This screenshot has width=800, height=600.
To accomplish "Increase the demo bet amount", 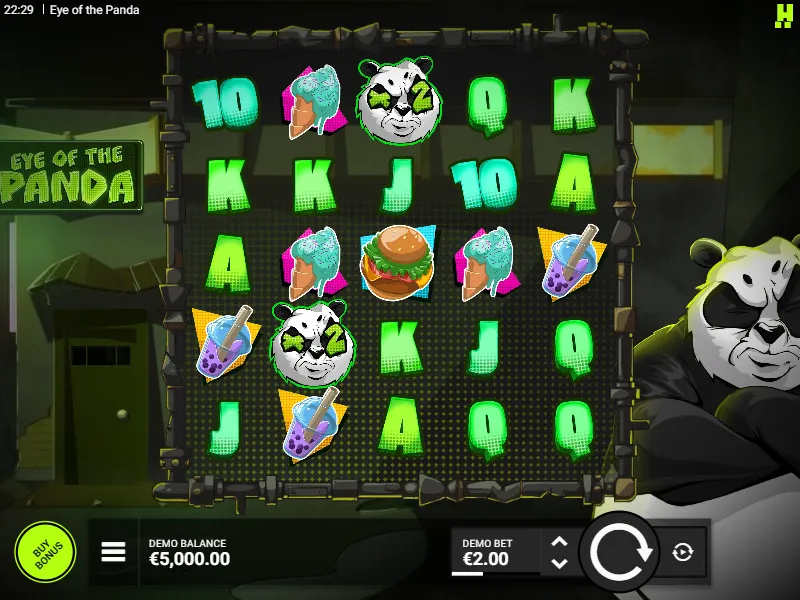I will pyautogui.click(x=560, y=541).
